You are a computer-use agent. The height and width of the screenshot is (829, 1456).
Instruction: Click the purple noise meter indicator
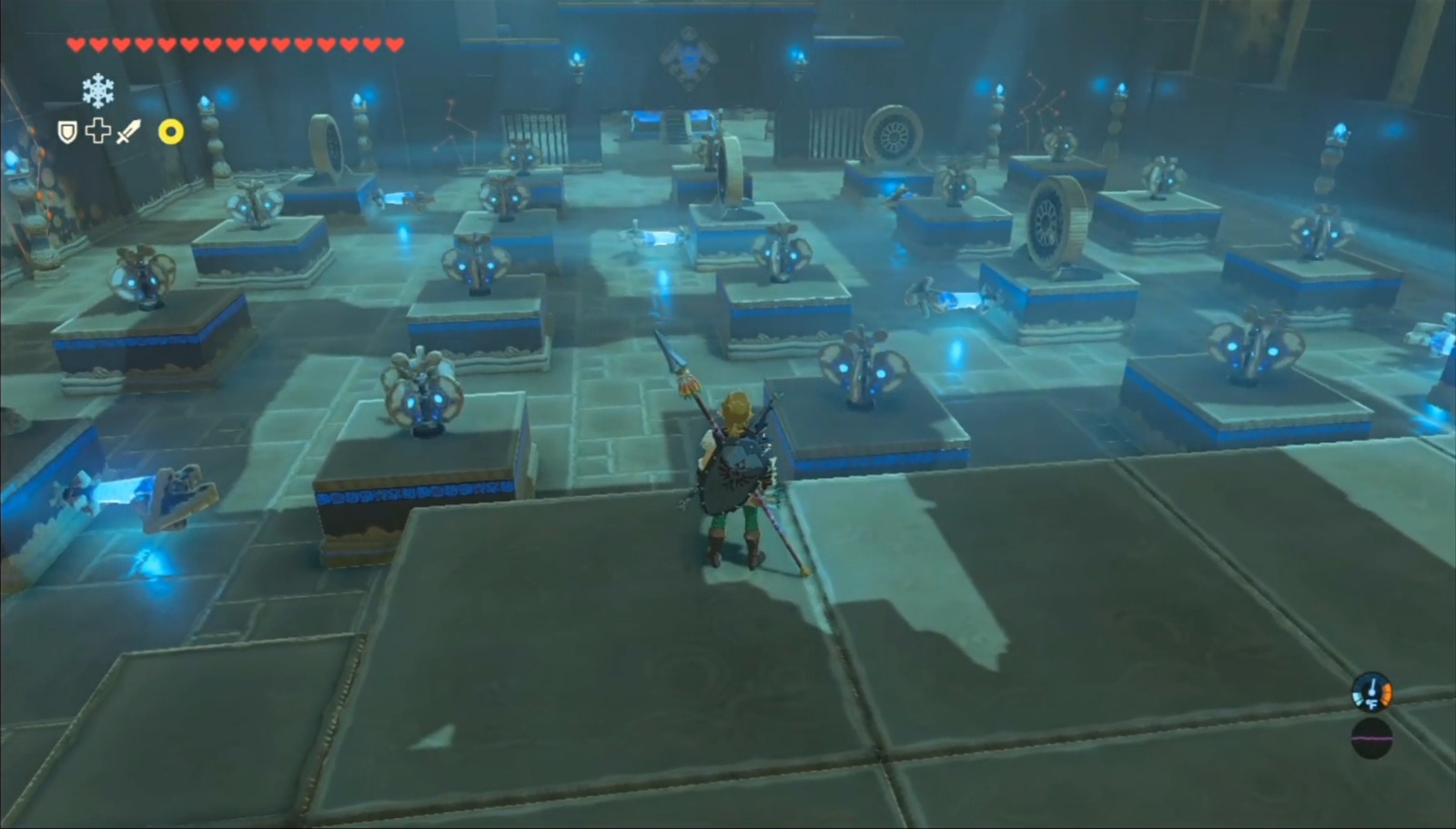point(1371,739)
